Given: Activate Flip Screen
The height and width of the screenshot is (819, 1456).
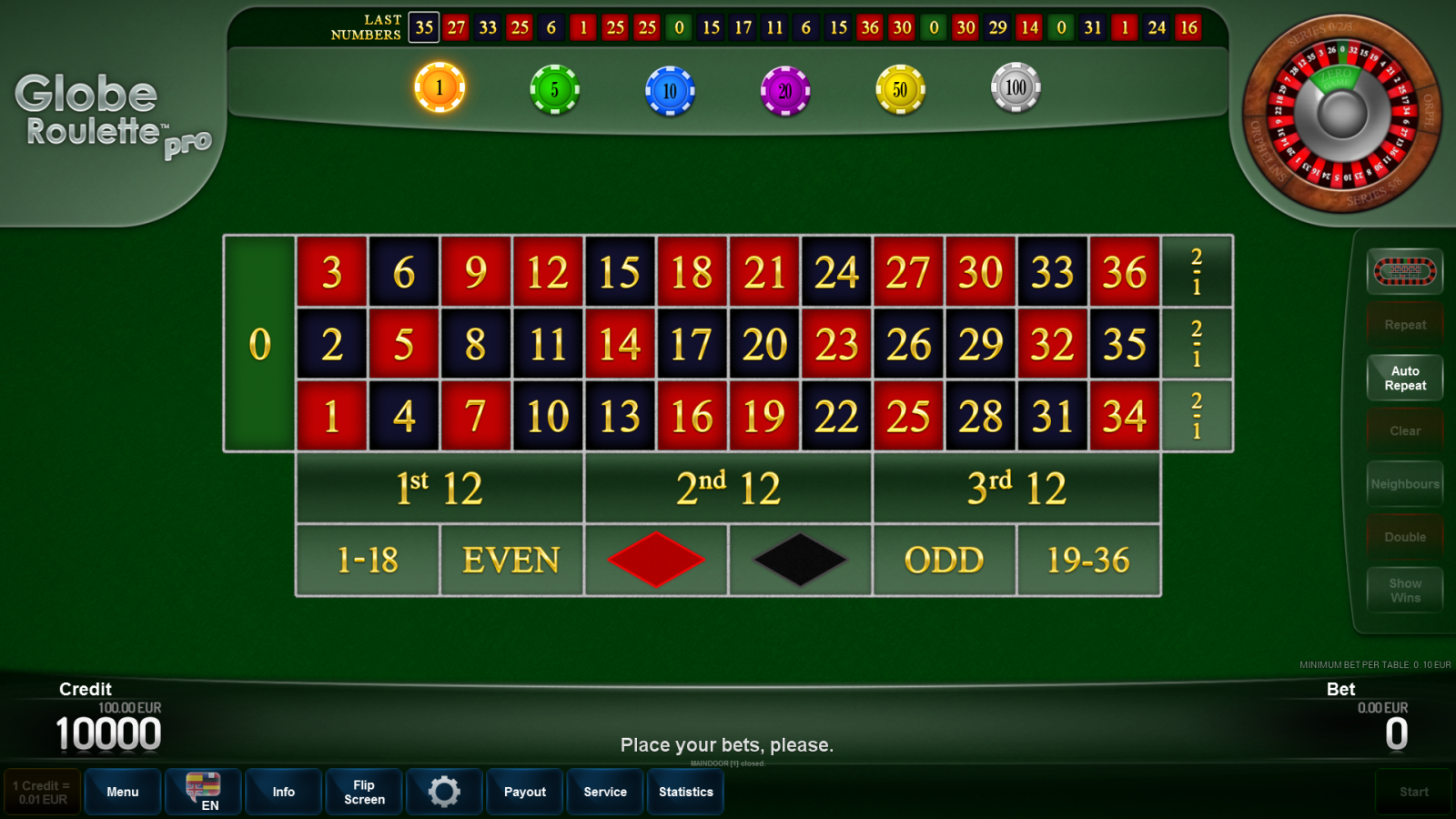Looking at the screenshot, I should click(363, 792).
